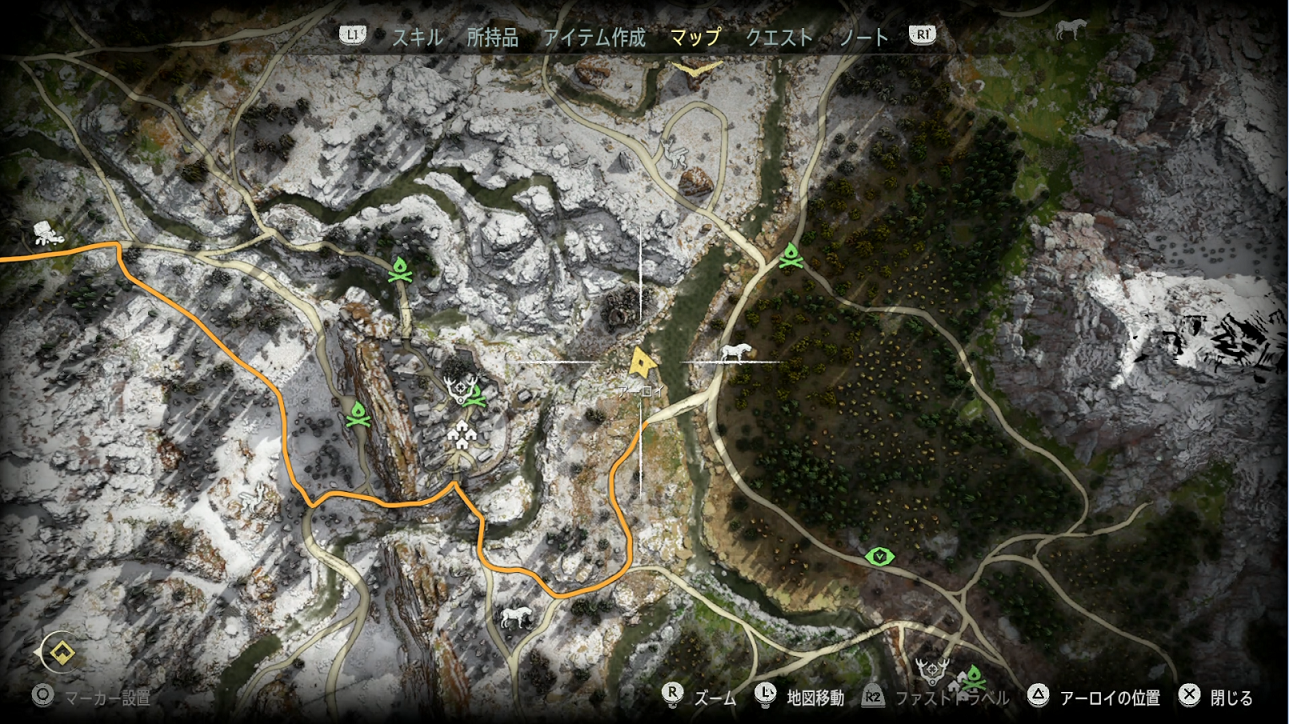Viewport: 1289px width, 724px height.
Task: Select the yellow Glinthawk machine site icon
Action: click(x=697, y=67)
